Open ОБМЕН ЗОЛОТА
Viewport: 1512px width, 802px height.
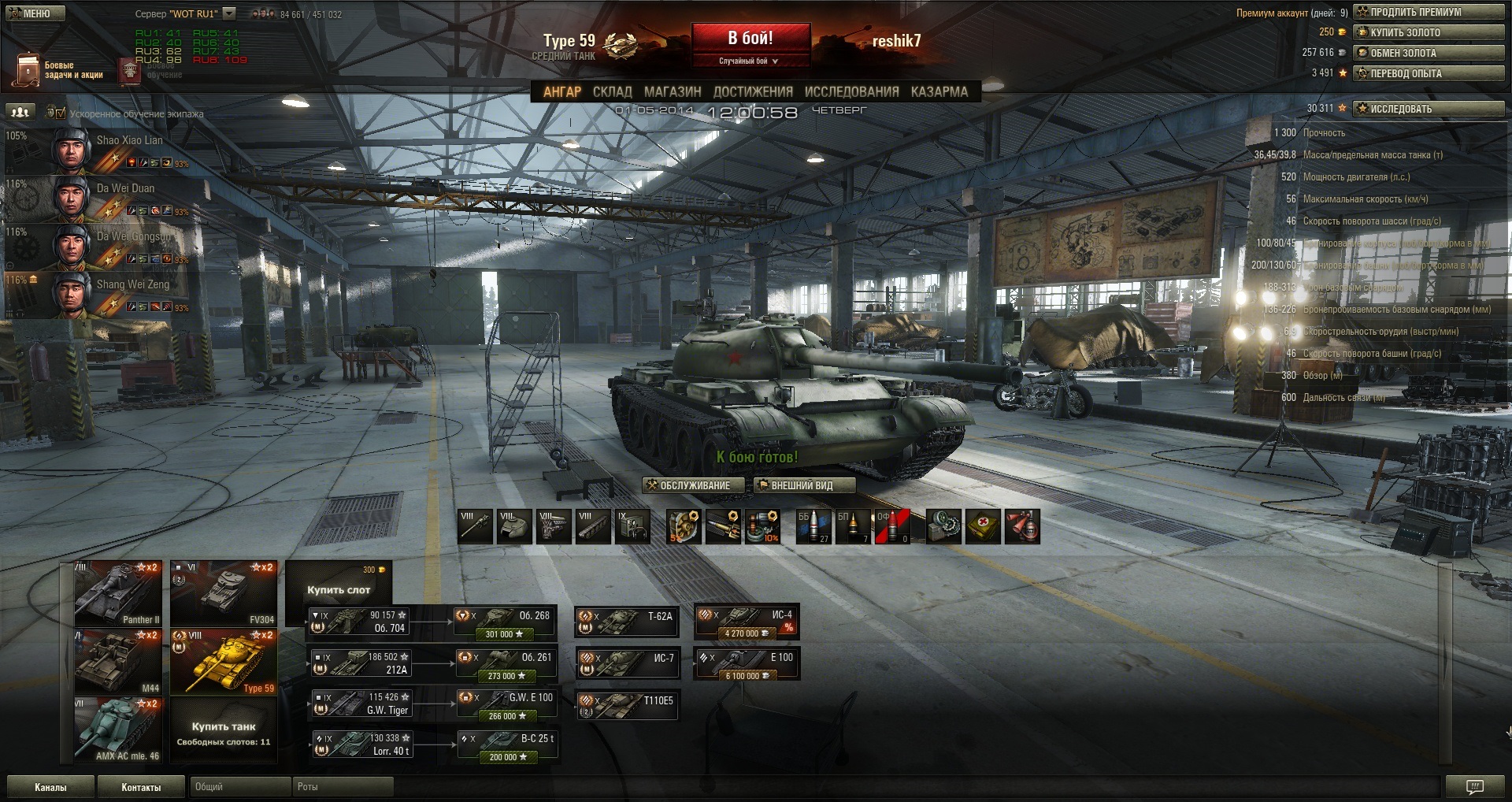click(x=1428, y=53)
